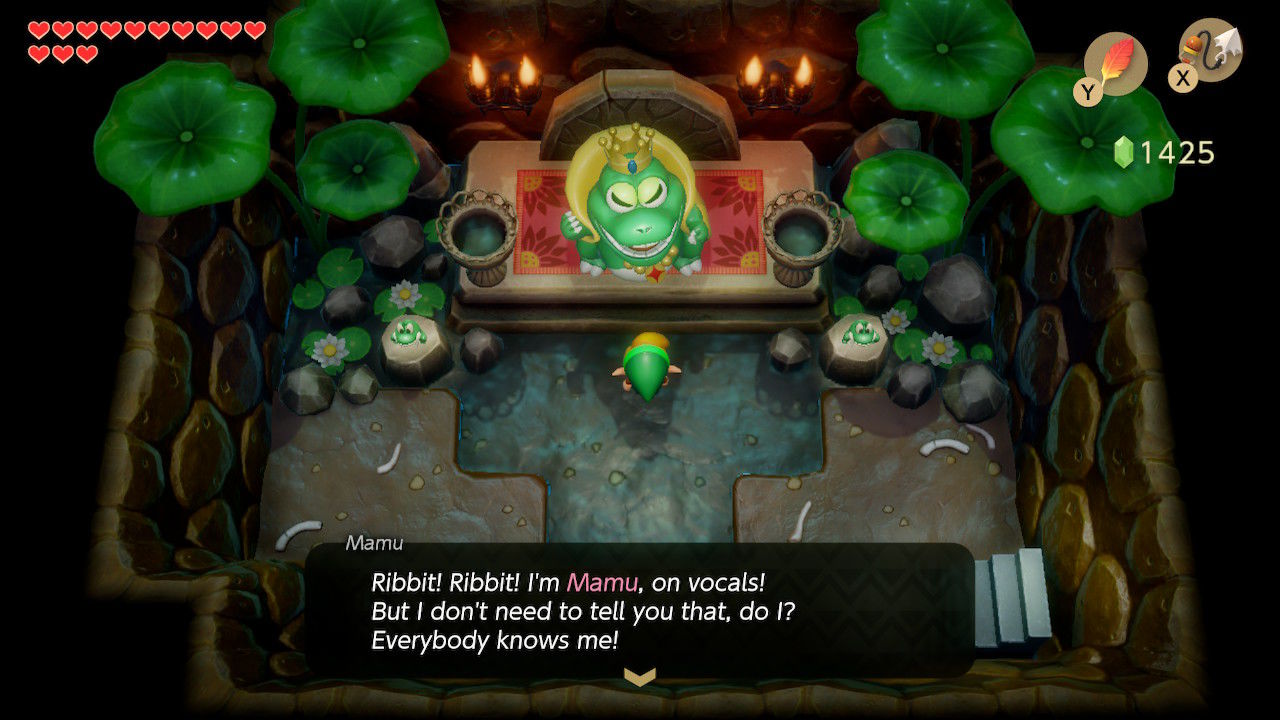Expand the dialogue with the advance chevron
The image size is (1280, 720).
(640, 677)
